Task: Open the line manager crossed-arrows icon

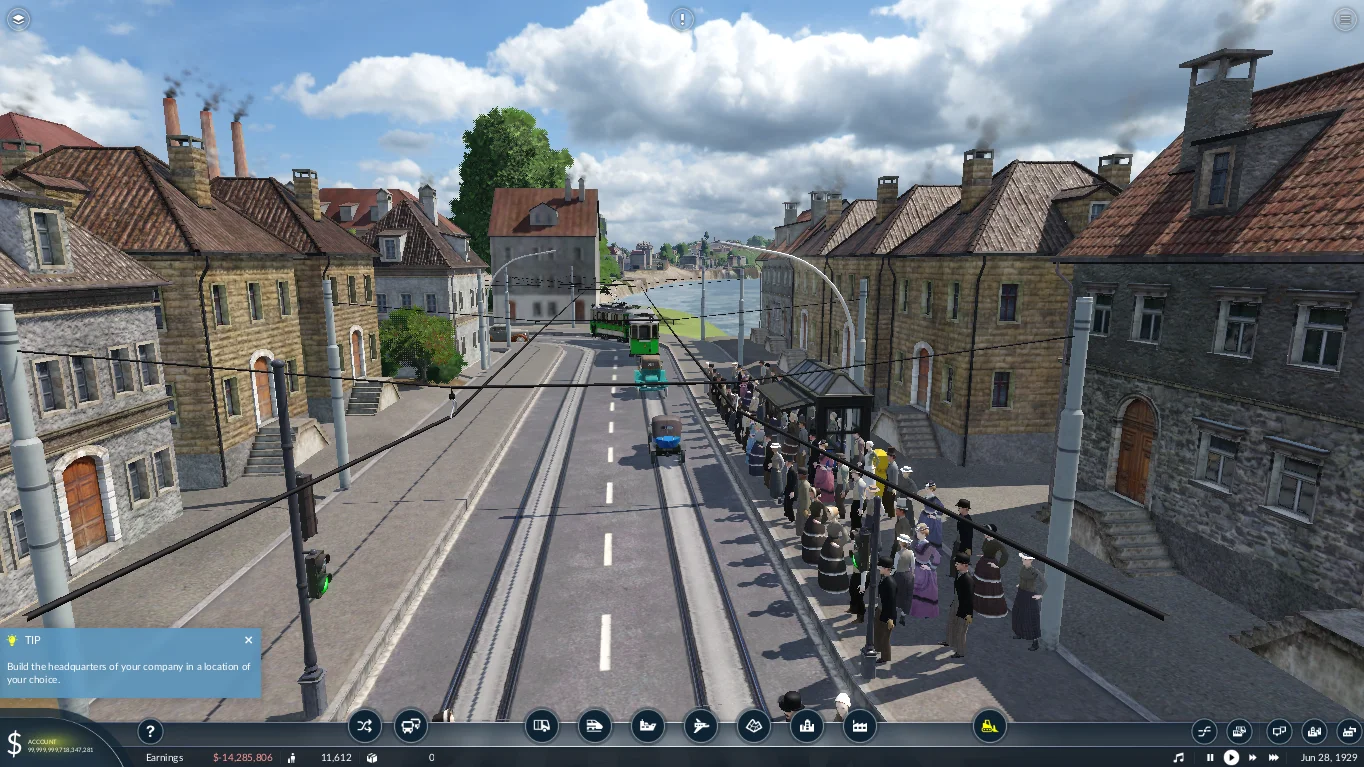Action: point(364,726)
